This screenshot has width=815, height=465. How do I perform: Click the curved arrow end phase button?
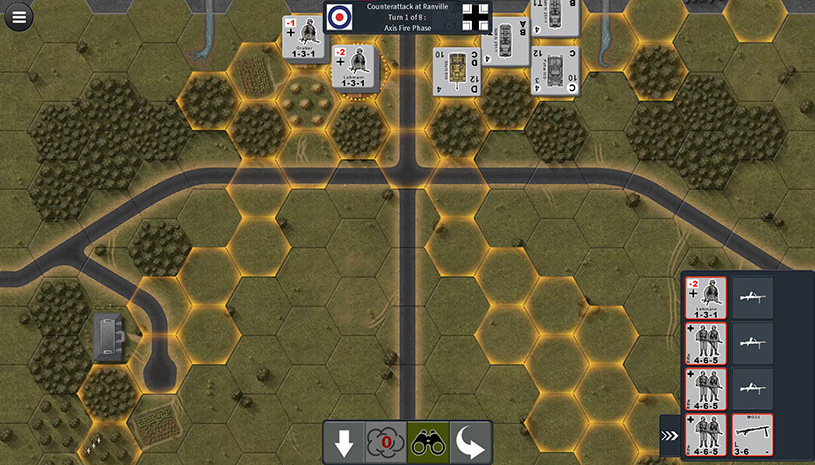[x=469, y=443]
